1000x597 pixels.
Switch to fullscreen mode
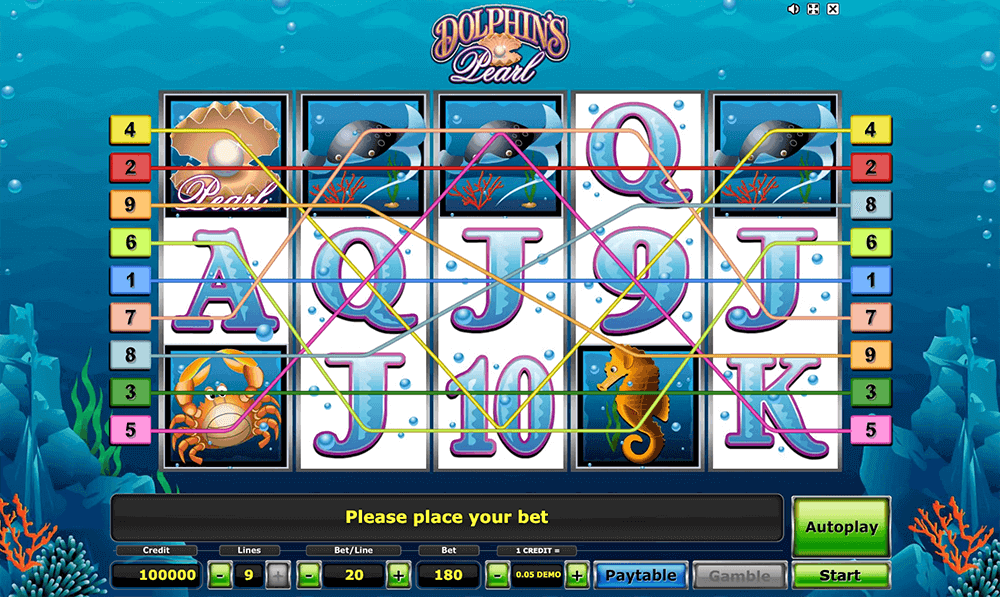click(x=813, y=9)
